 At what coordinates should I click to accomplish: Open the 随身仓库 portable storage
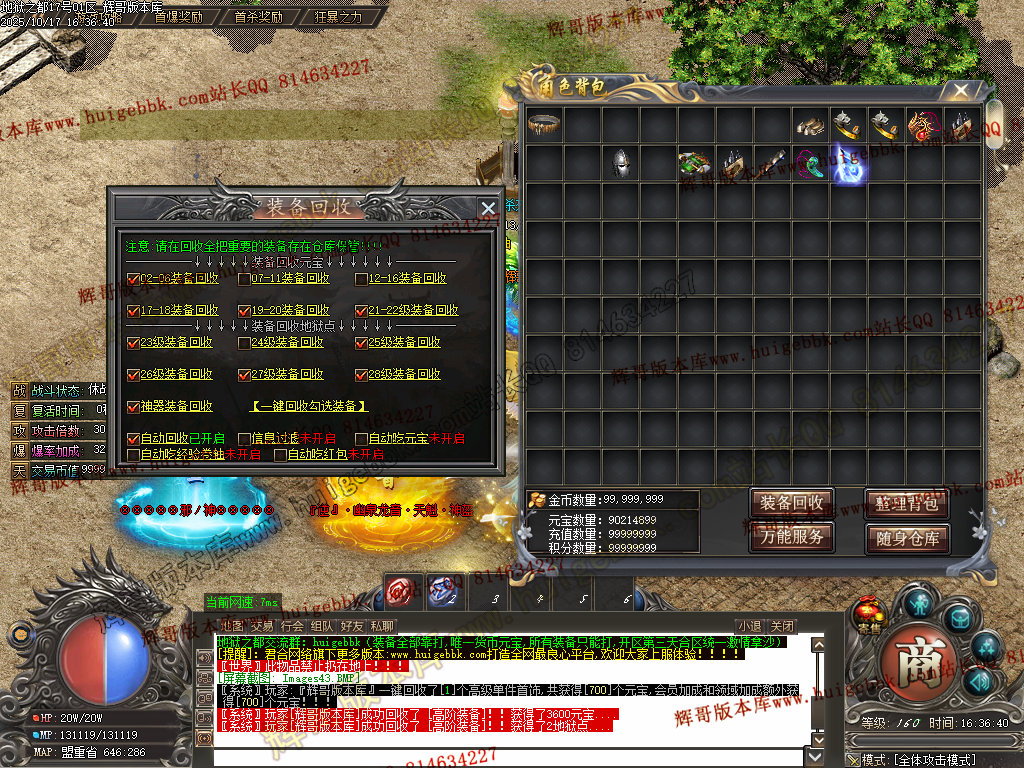pos(905,538)
